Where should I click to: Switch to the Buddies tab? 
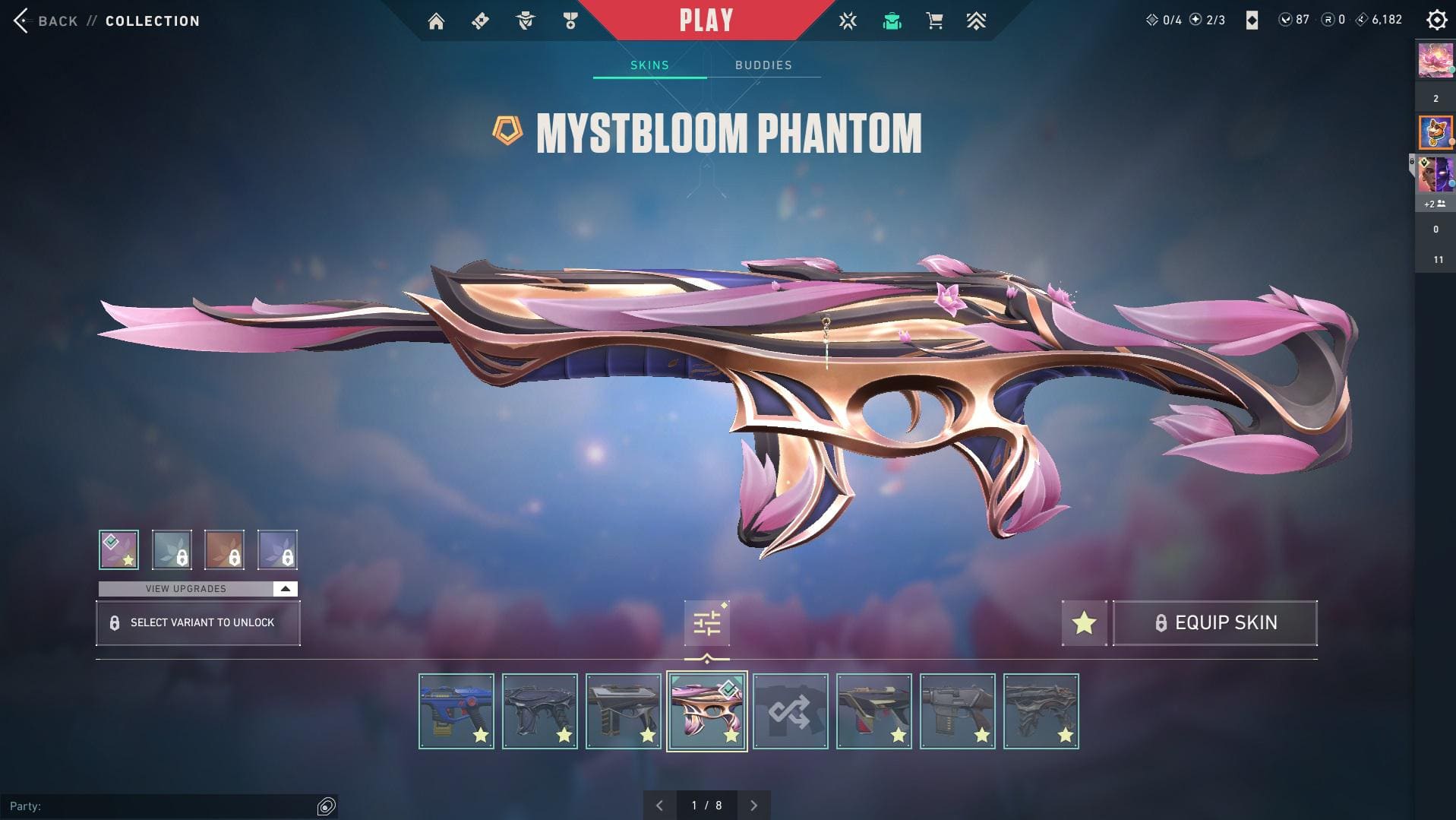click(763, 65)
